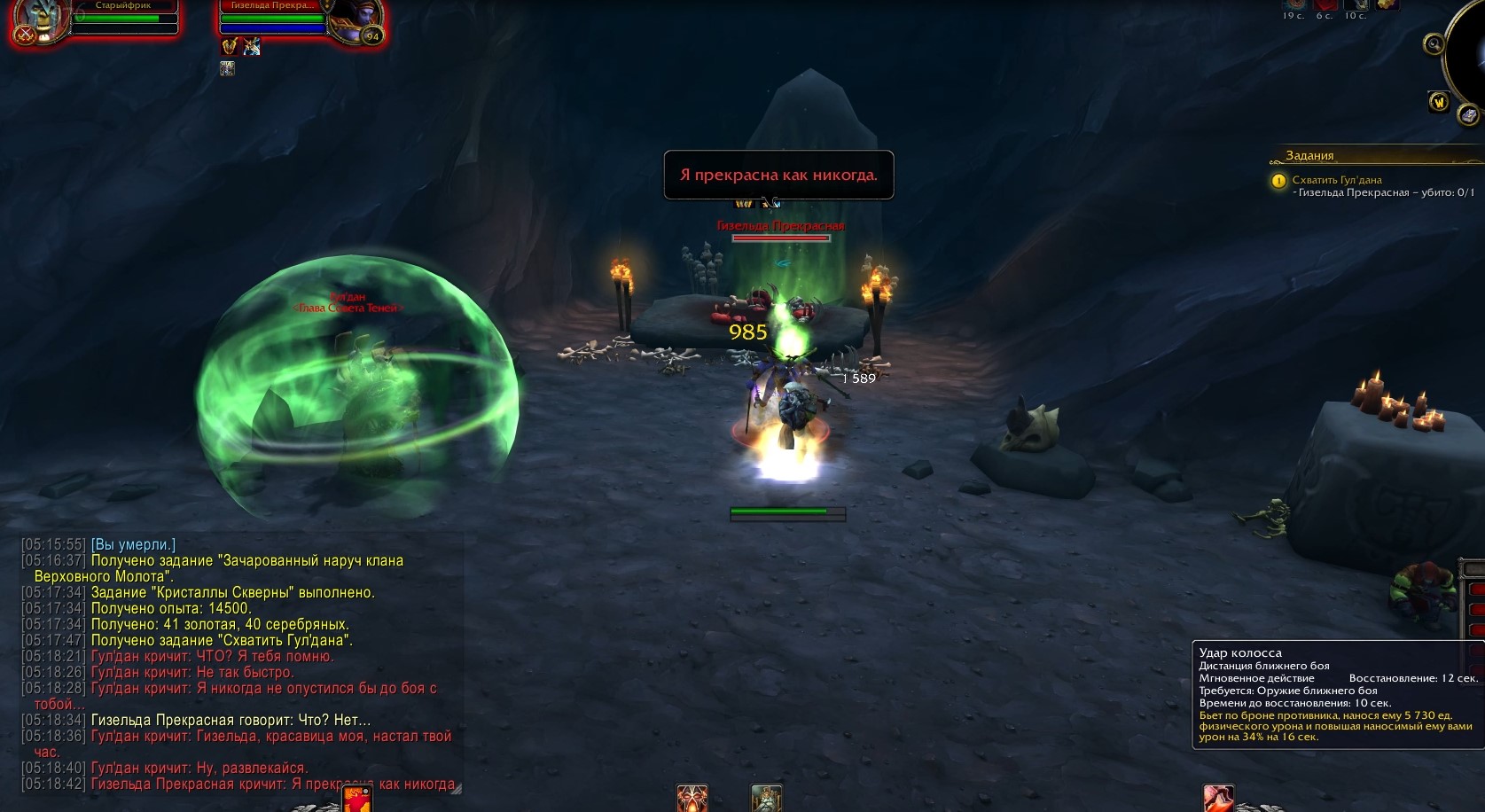Click the Задания objectives header
Image resolution: width=1485 pixels, height=812 pixels.
pos(1309,156)
